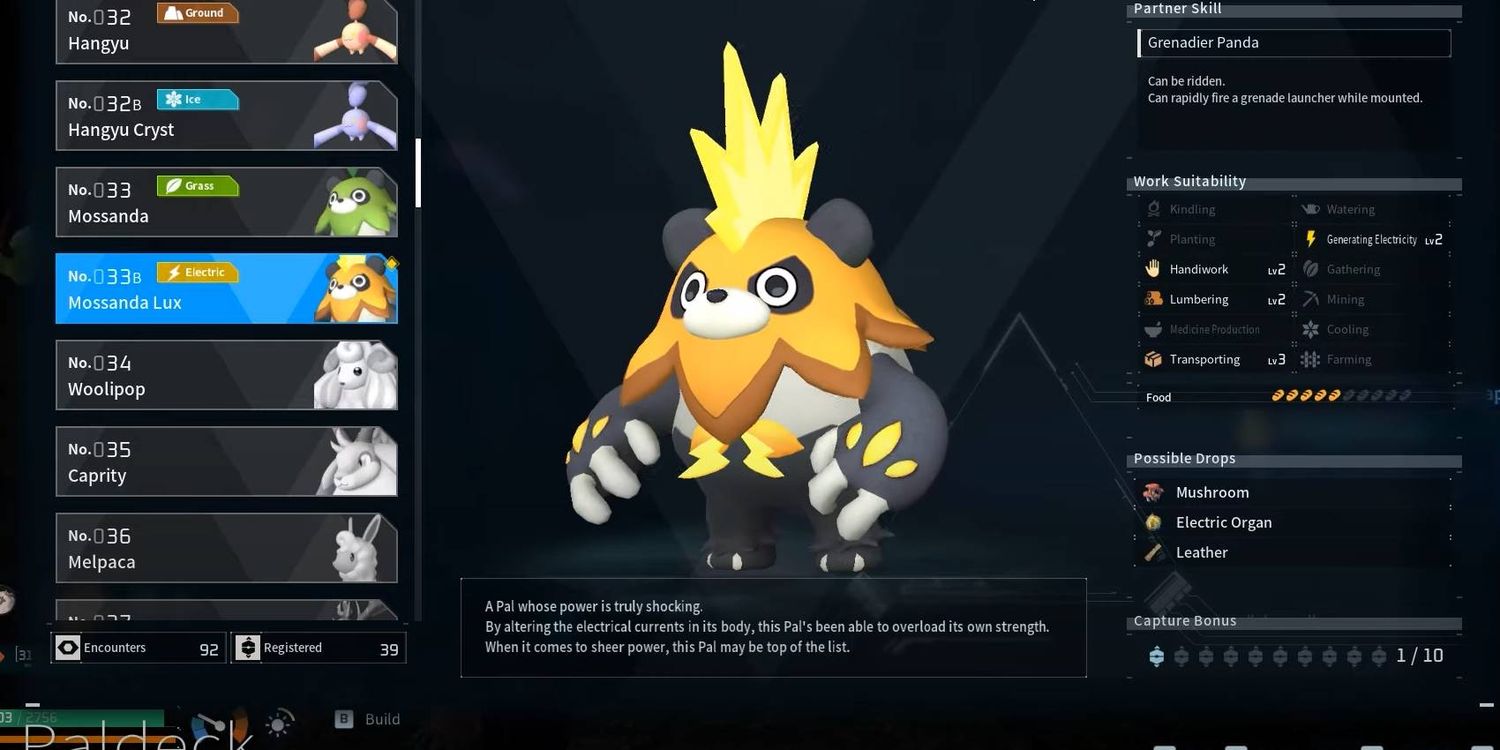Select the highlighted Mossanda Lux entry
The image size is (1500, 750).
[226, 288]
